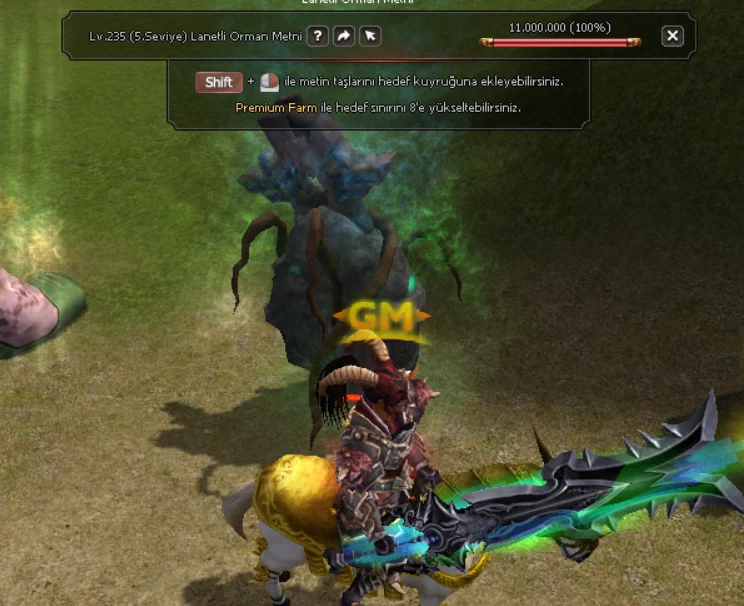Close the Lanetli Orman Metni target panel
This screenshot has width=744, height=606.
(x=673, y=36)
